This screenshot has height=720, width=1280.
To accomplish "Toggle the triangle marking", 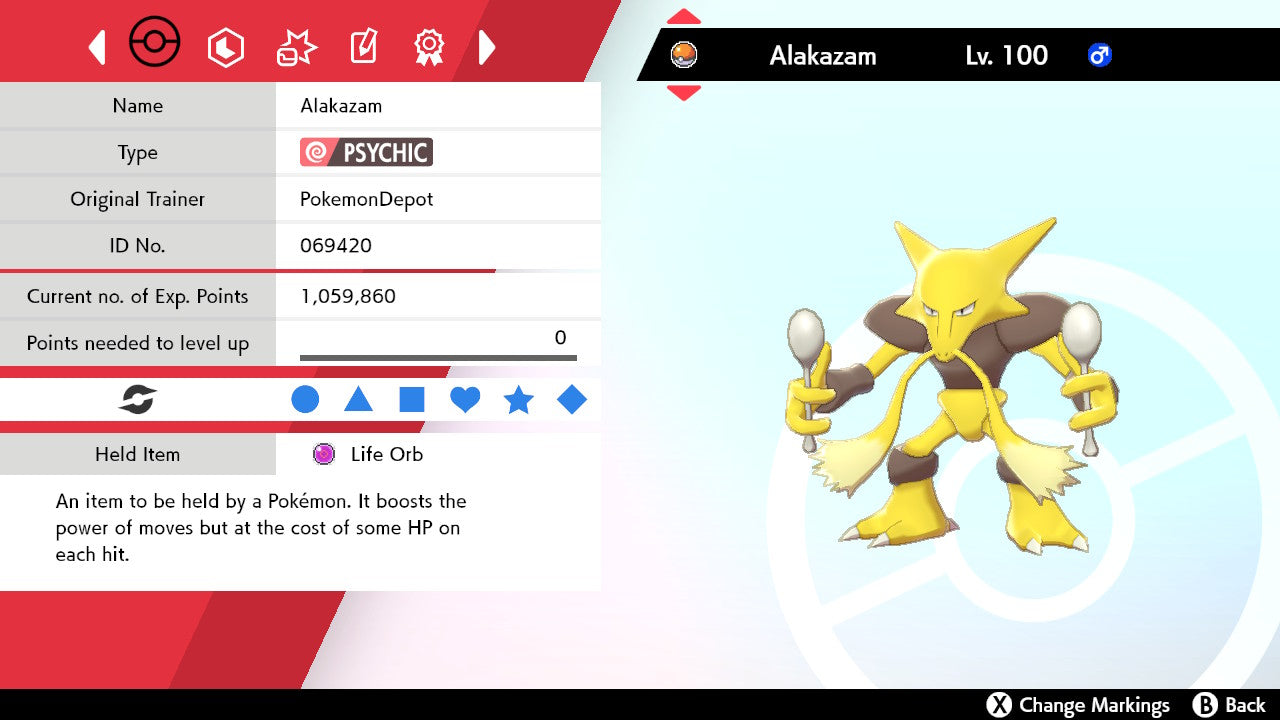I will pos(358,400).
